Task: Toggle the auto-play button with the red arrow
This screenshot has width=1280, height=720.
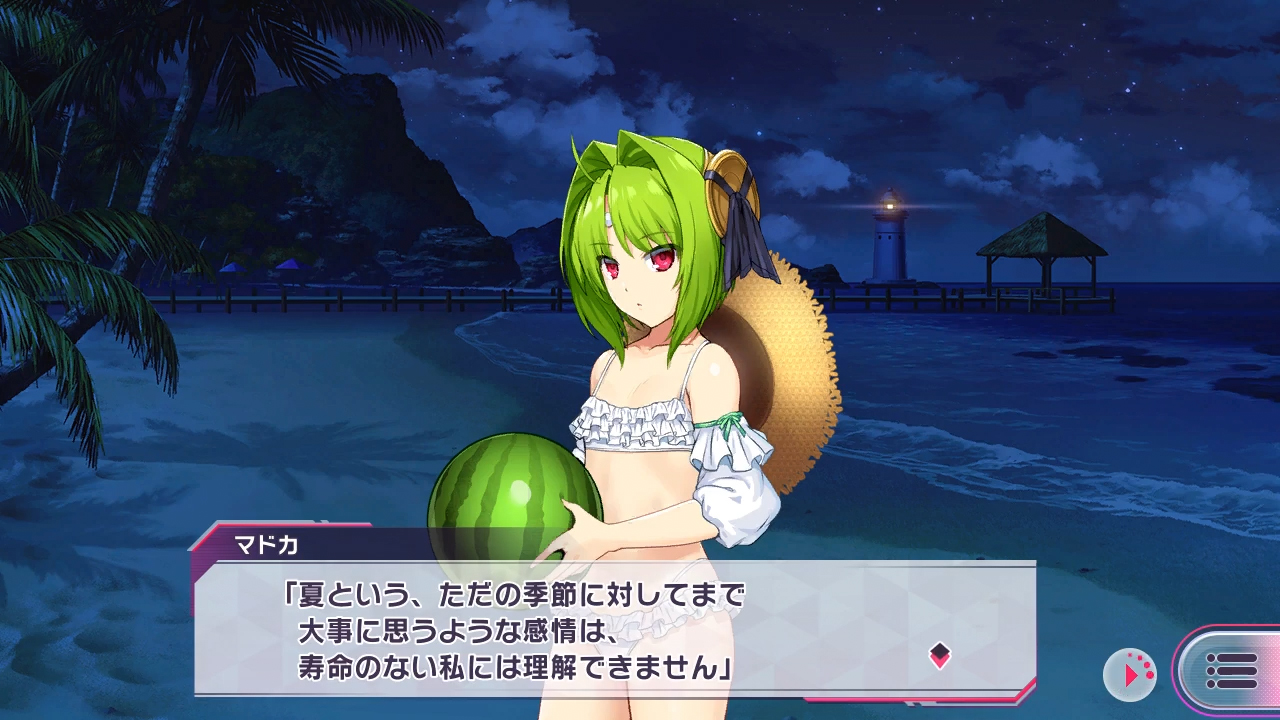Action: coord(1129,674)
